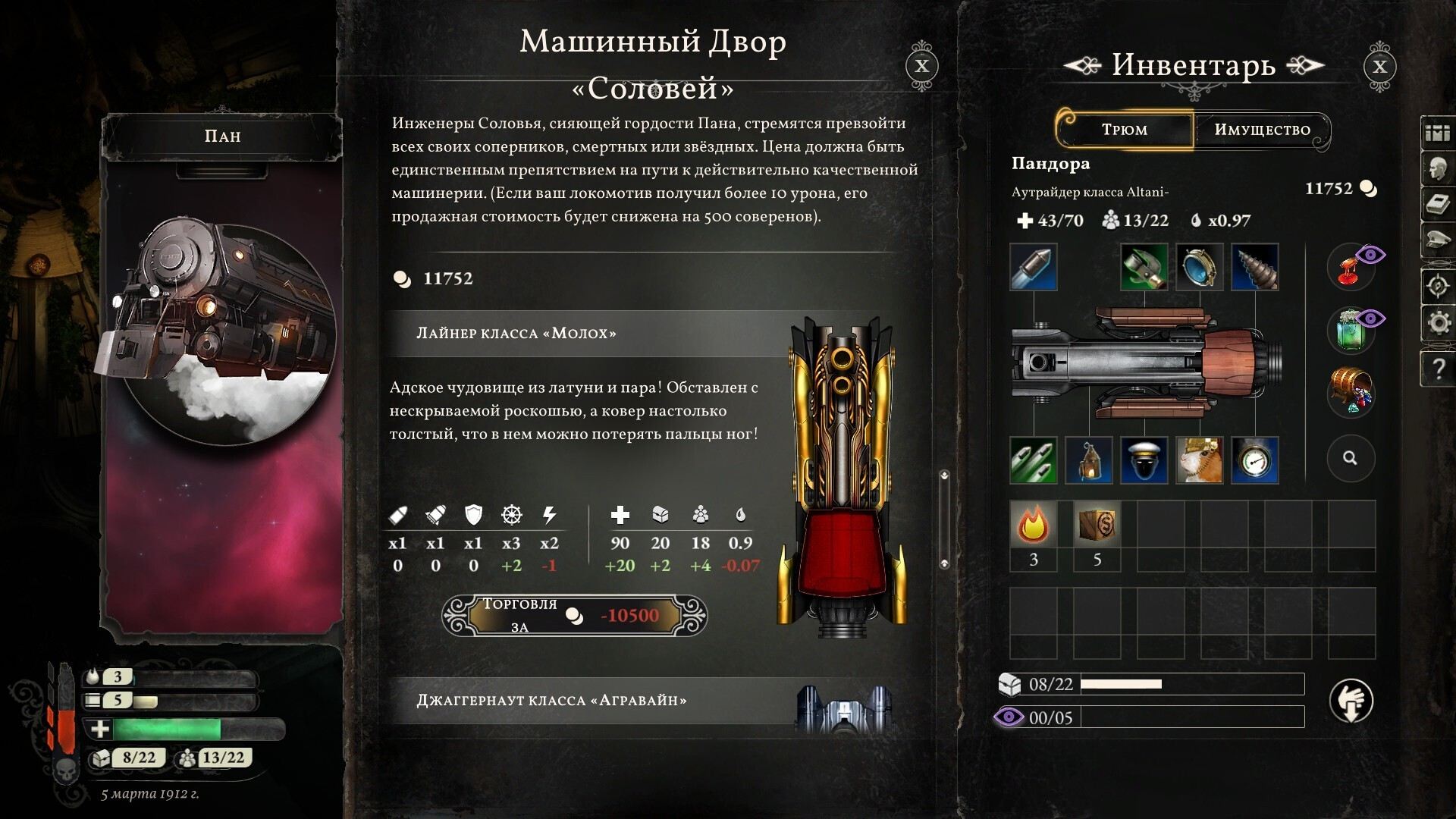The width and height of the screenshot is (1456, 819).
Task: Switch to the Имущество tab
Action: 1262,130
